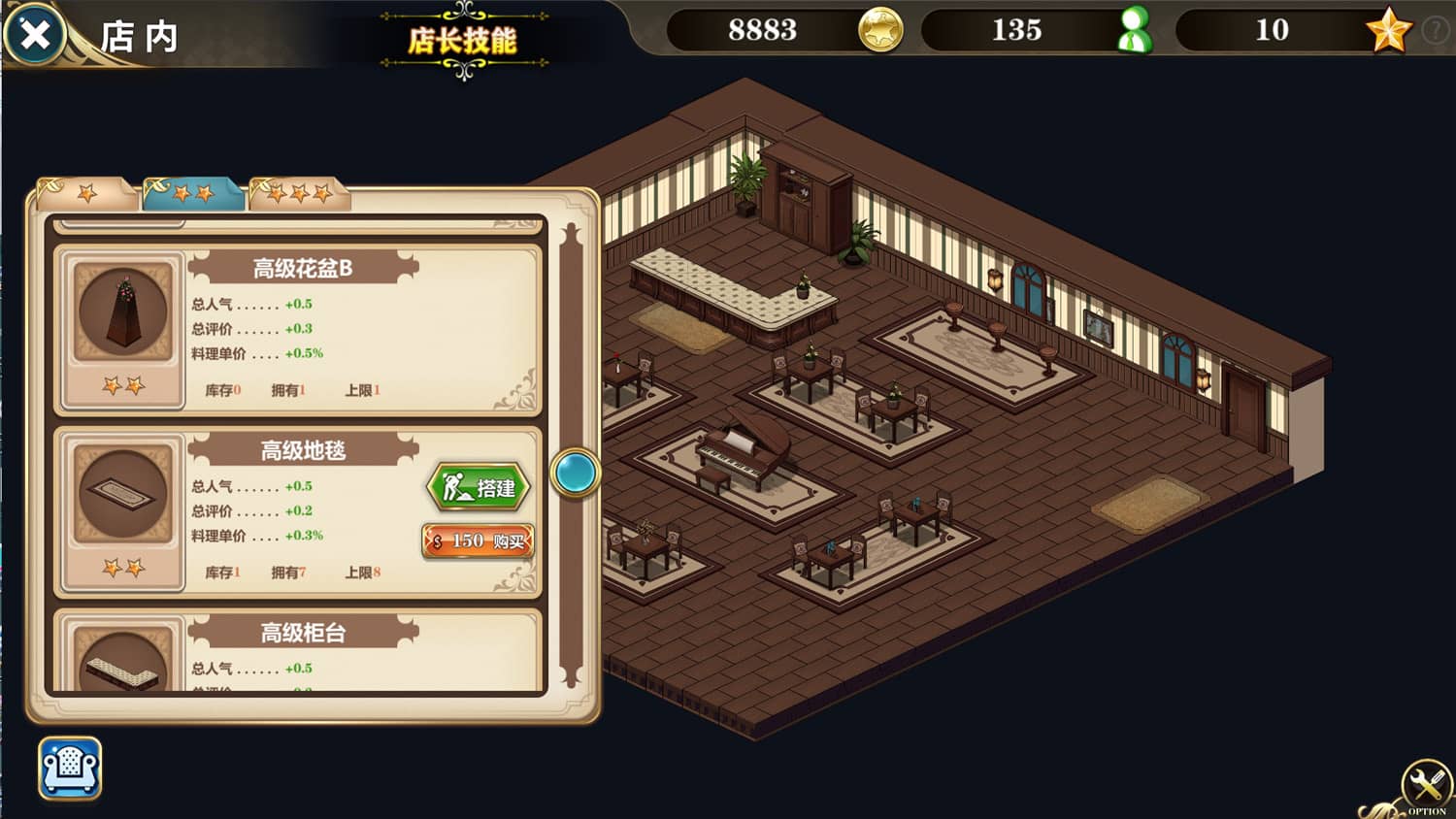Select the one-star furniture tab
The image size is (1456, 819).
87,192
